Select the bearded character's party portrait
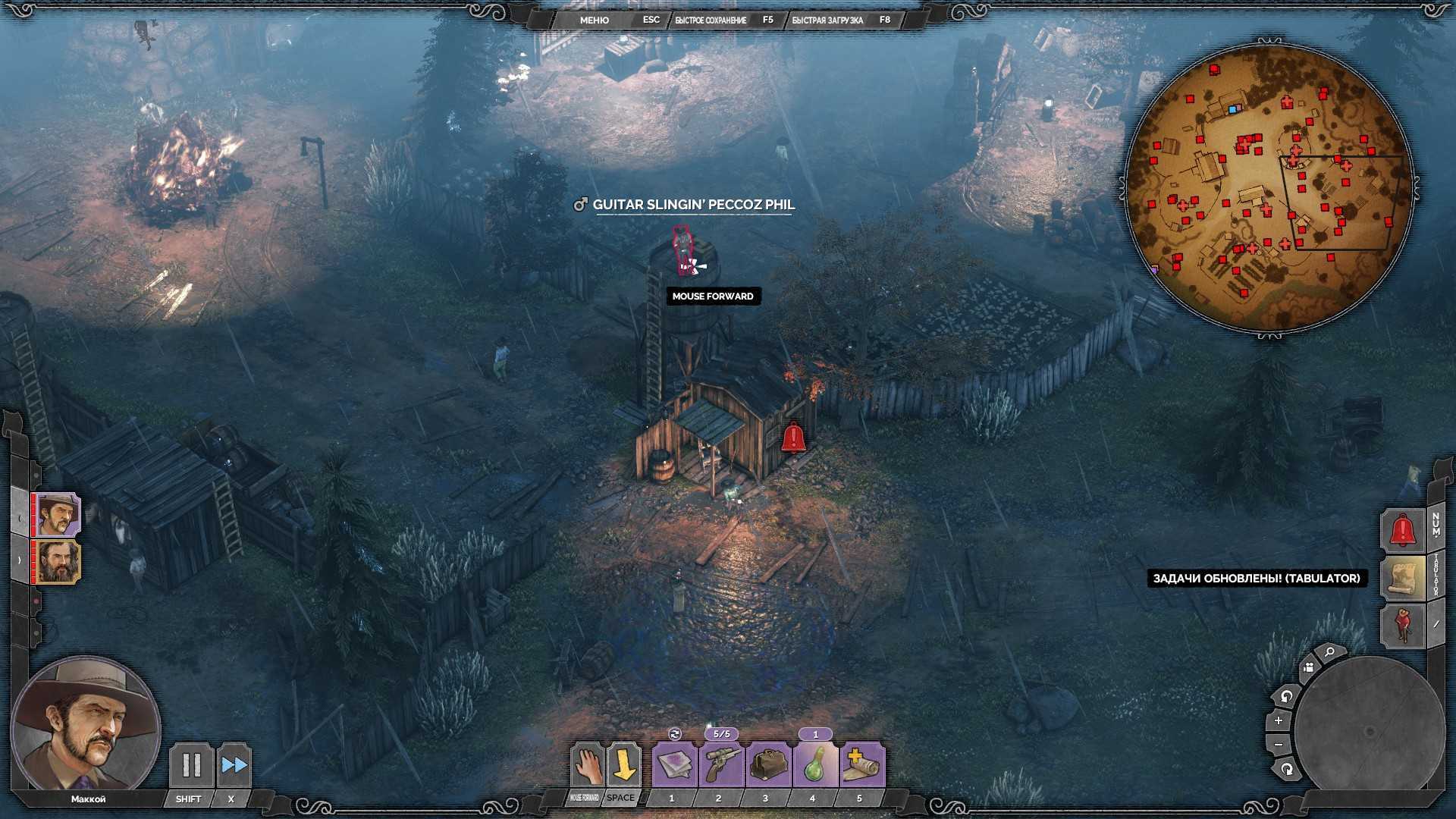The height and width of the screenshot is (819, 1456). click(58, 562)
